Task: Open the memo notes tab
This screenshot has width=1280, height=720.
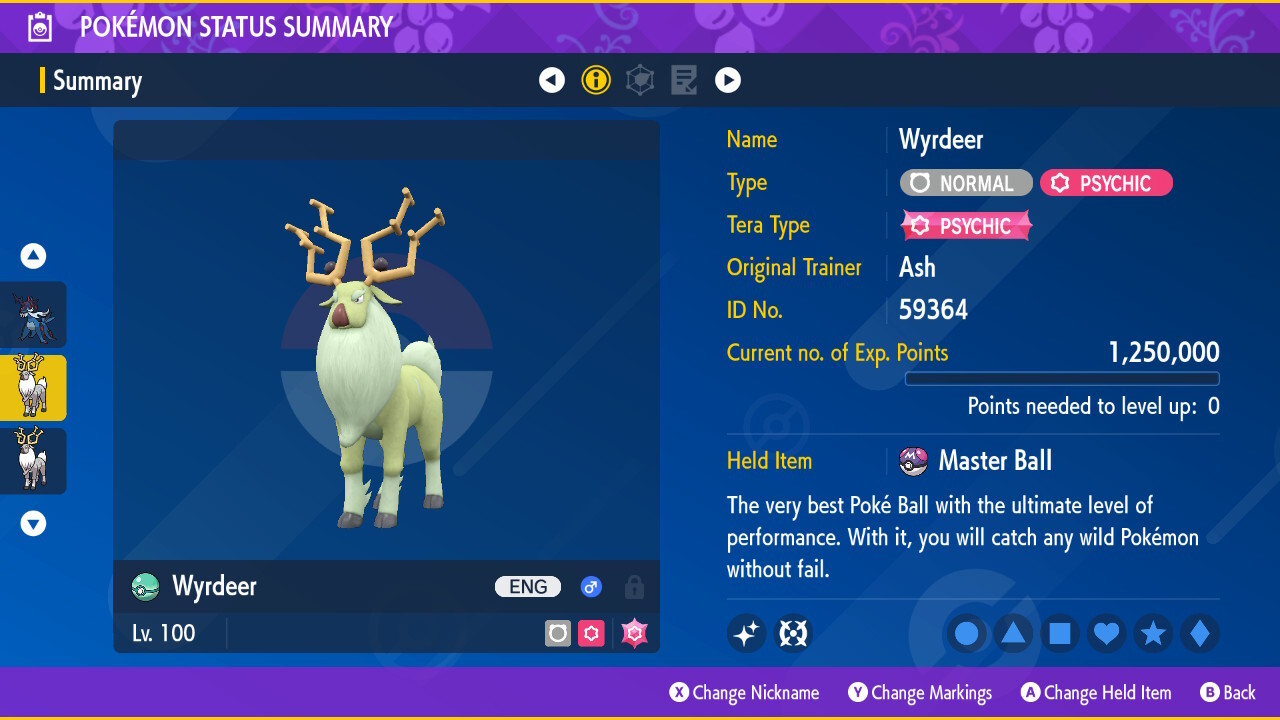Action: [x=684, y=80]
